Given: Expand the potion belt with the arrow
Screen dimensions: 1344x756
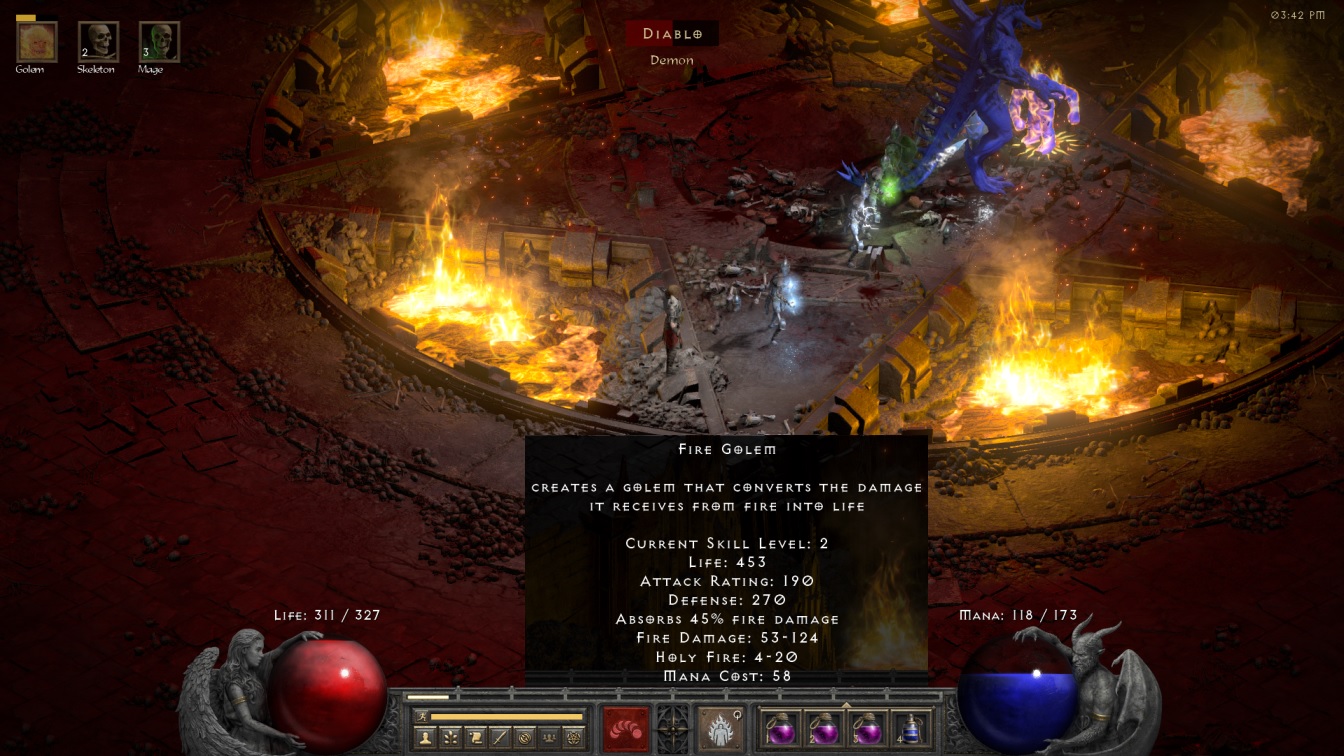Looking at the screenshot, I should coord(847,704).
